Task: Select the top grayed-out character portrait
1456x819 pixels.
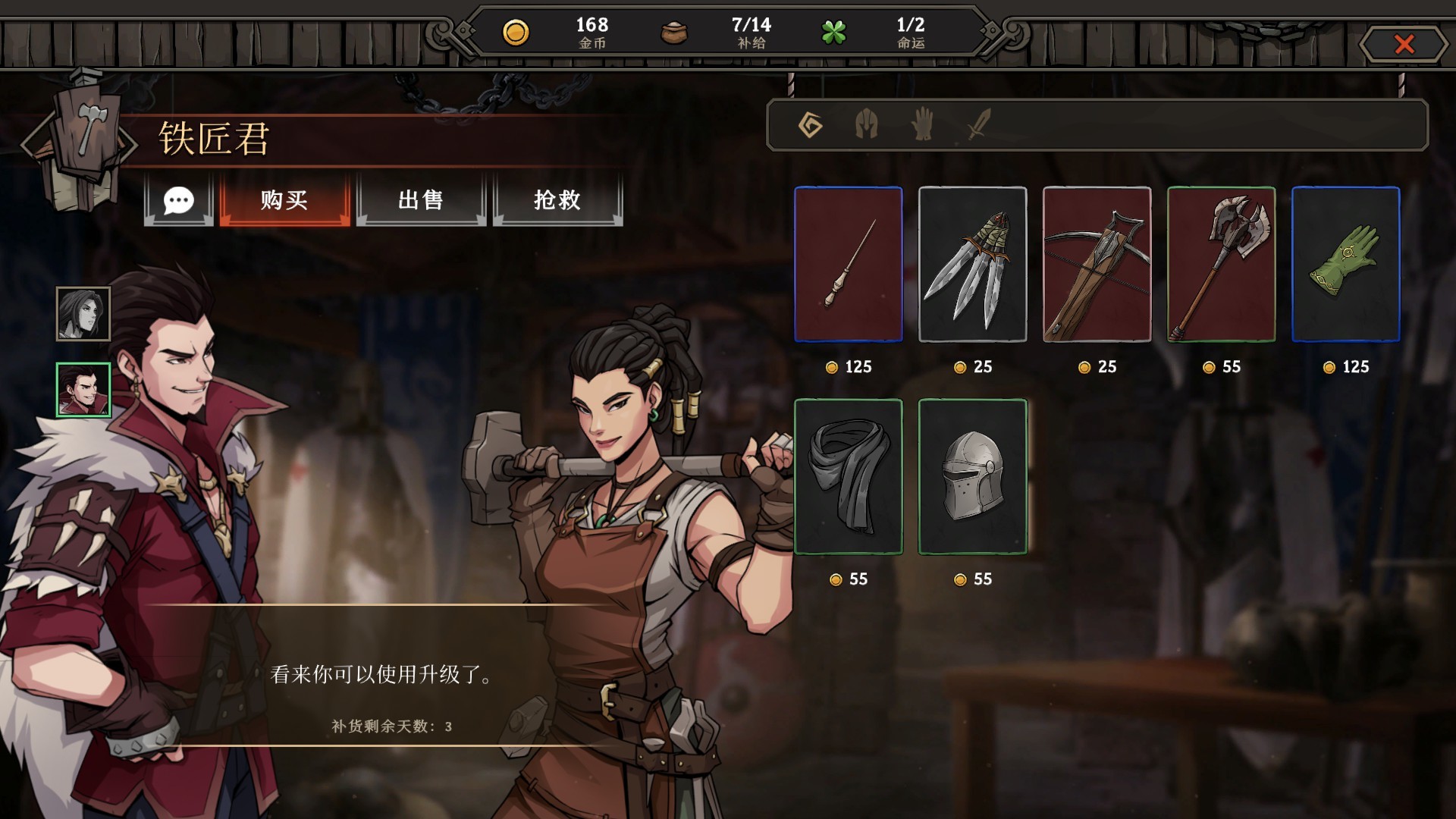Action: coord(83,312)
